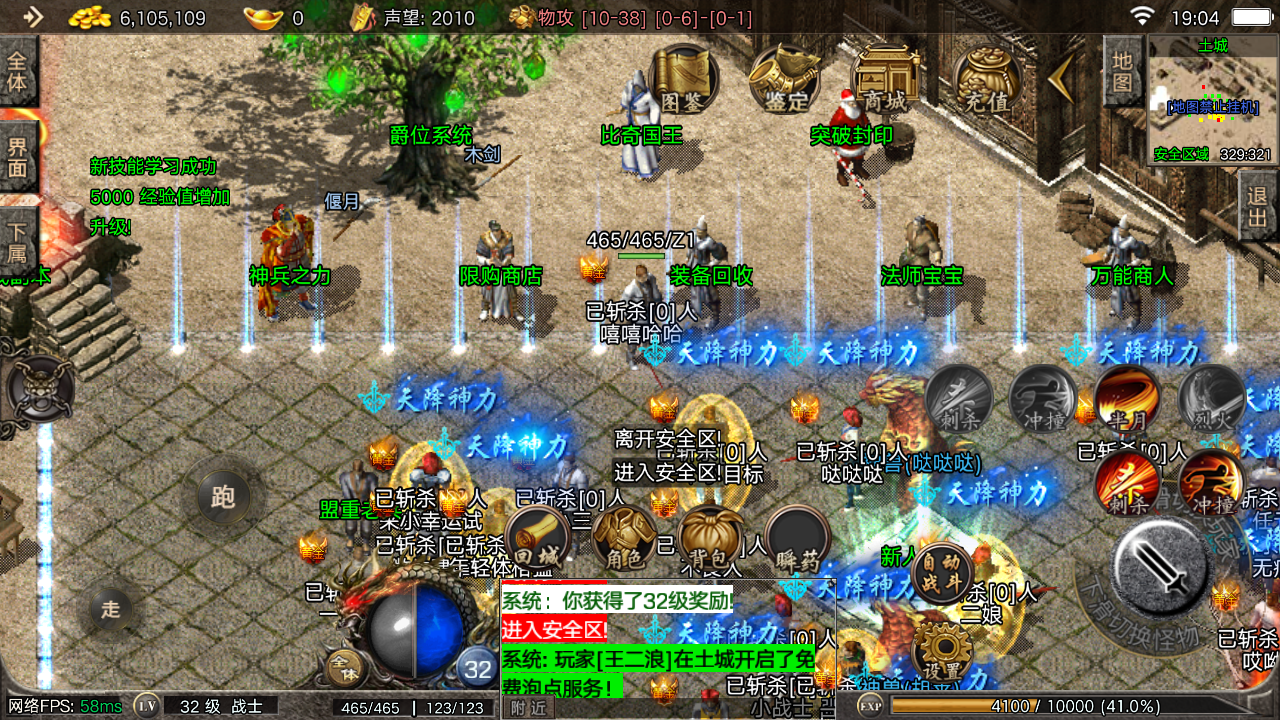The width and height of the screenshot is (1280, 720).
Task: Tap the 退出 exit button
Action: point(1257,205)
